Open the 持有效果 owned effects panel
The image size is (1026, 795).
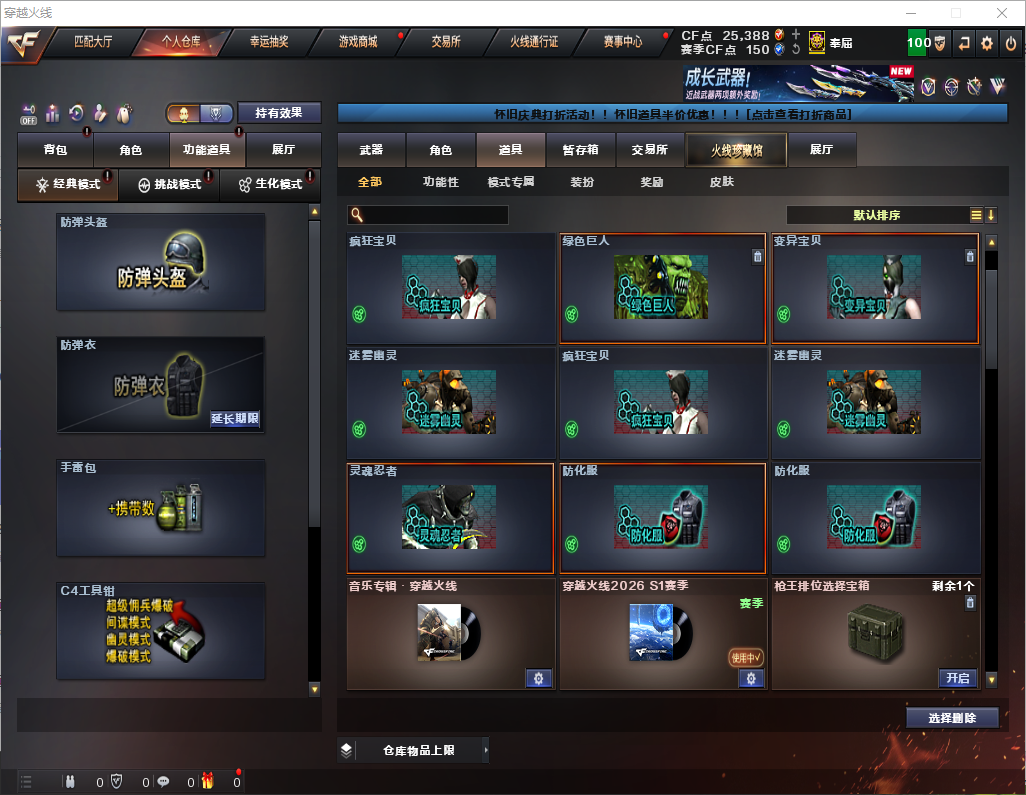279,113
